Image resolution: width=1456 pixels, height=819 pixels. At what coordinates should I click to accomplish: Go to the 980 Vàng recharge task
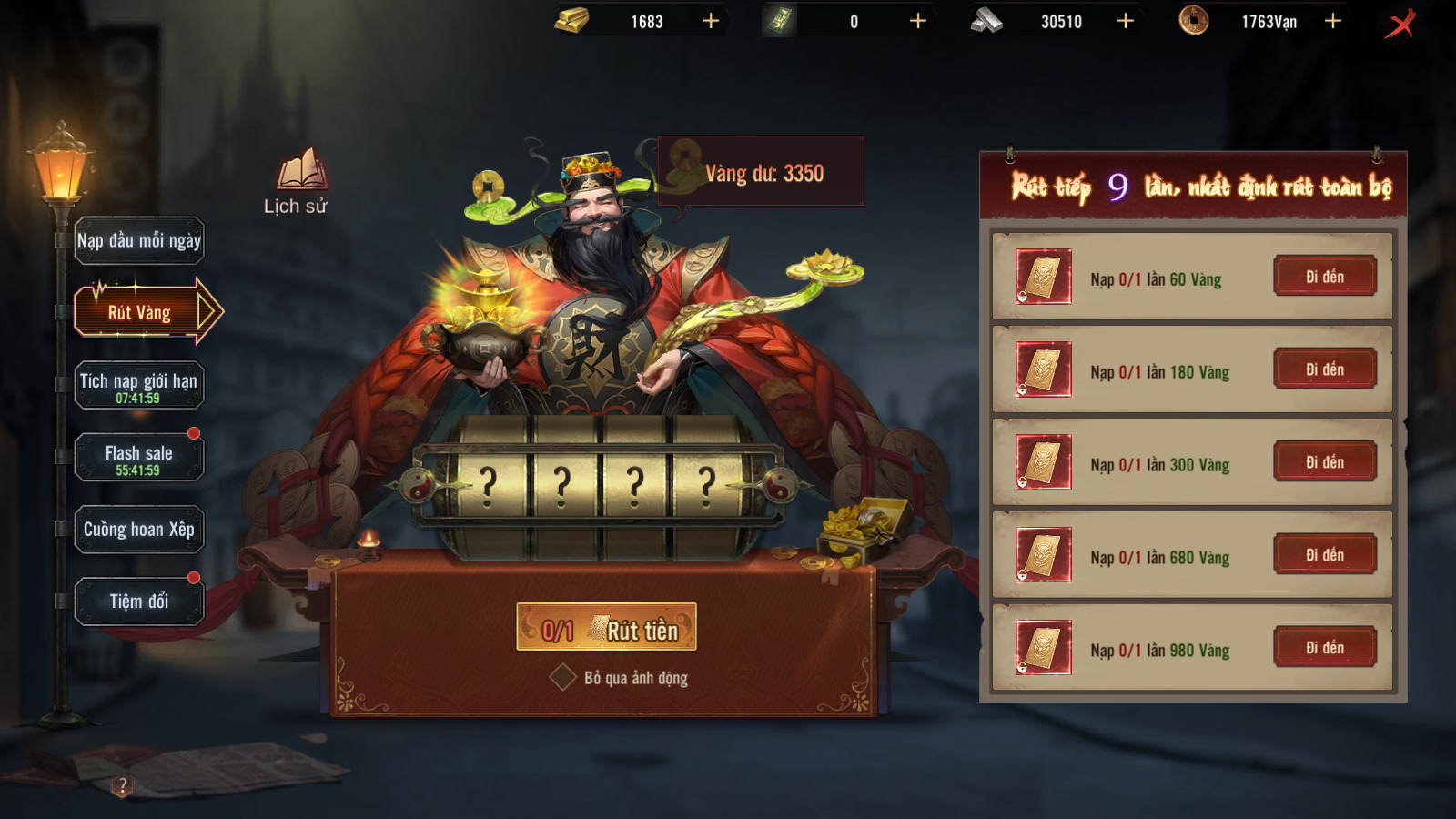(1324, 648)
